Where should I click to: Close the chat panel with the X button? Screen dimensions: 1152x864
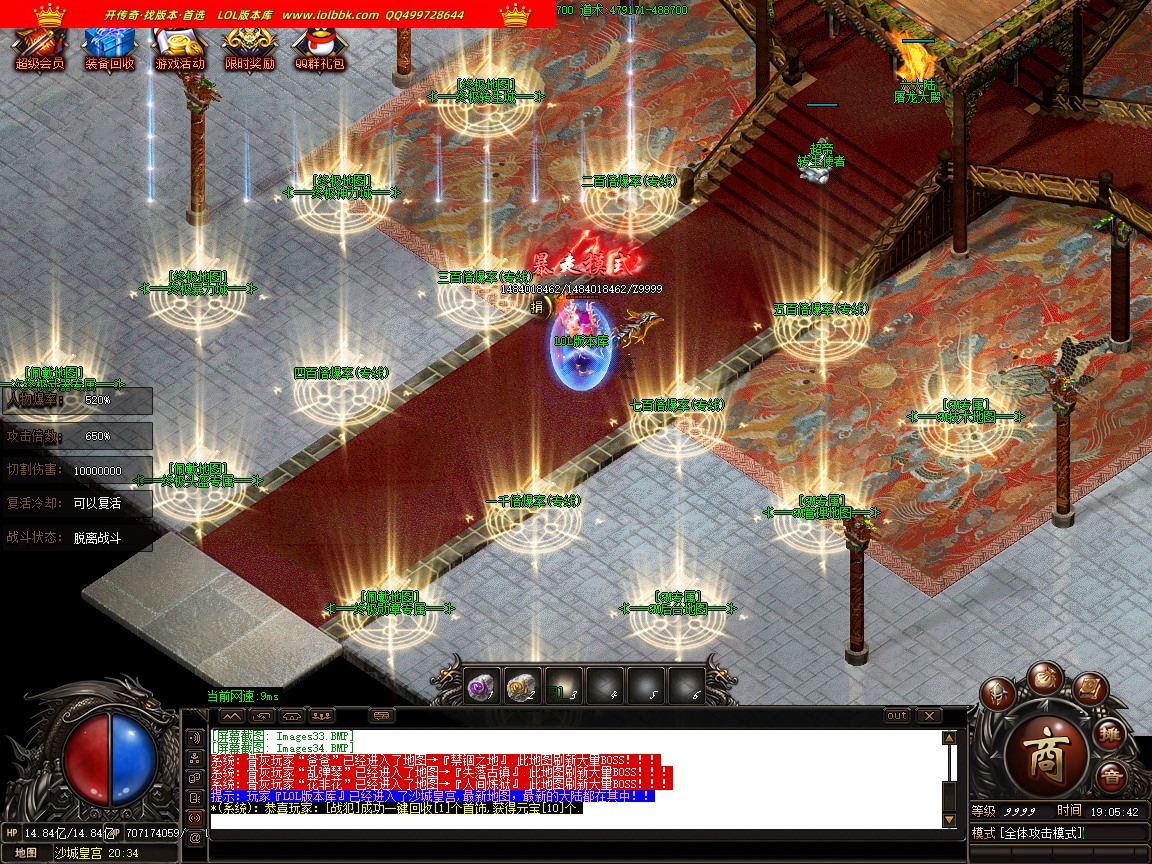929,716
